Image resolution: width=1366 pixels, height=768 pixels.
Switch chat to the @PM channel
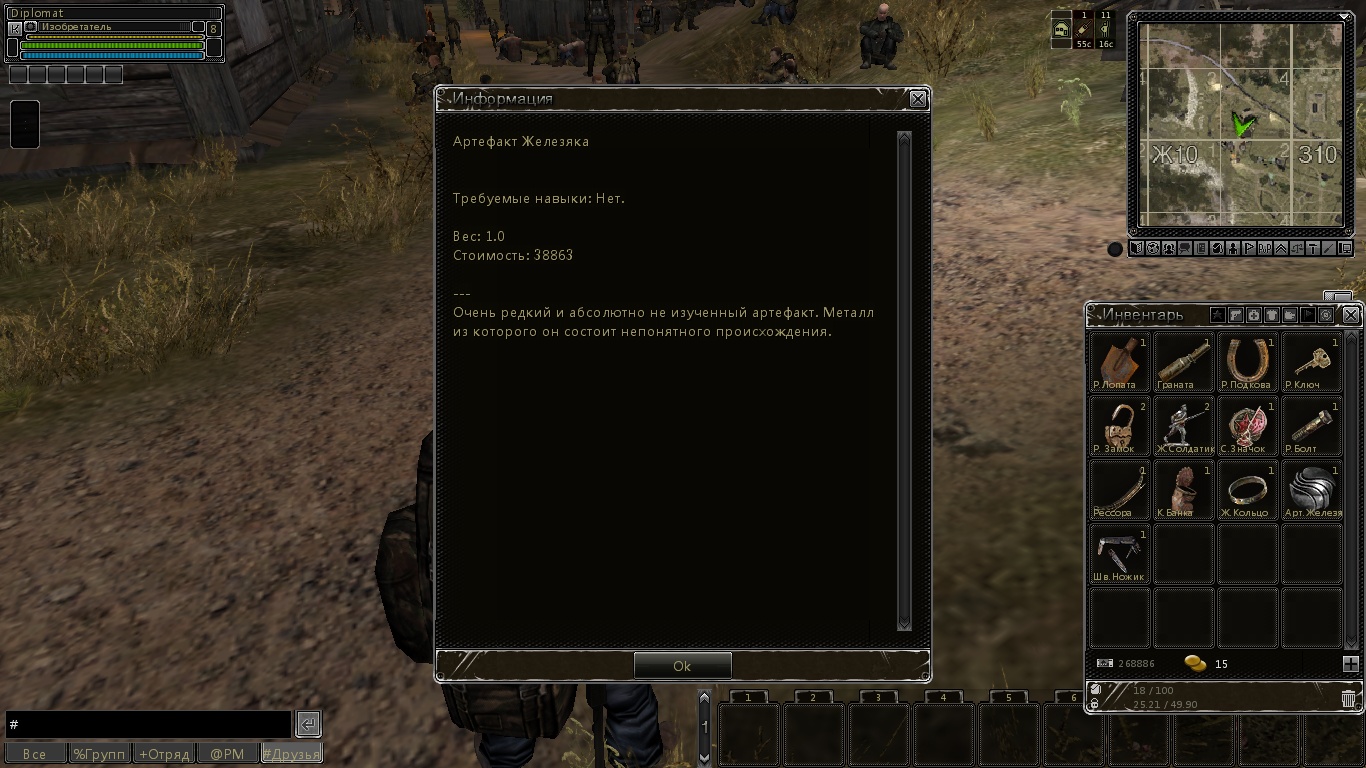[227, 754]
